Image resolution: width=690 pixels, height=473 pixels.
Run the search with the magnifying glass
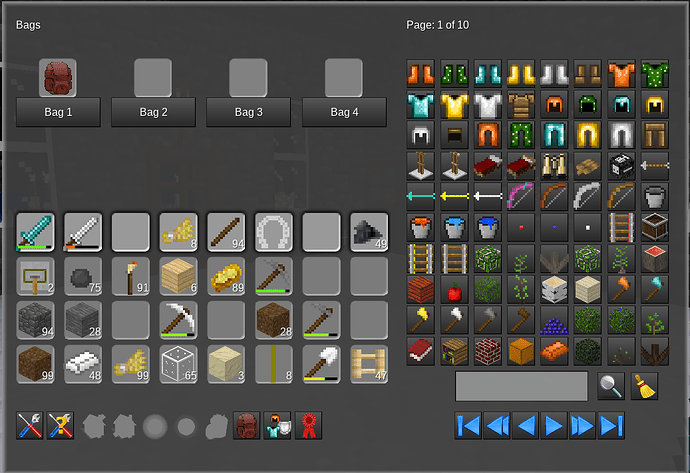pyautogui.click(x=609, y=385)
